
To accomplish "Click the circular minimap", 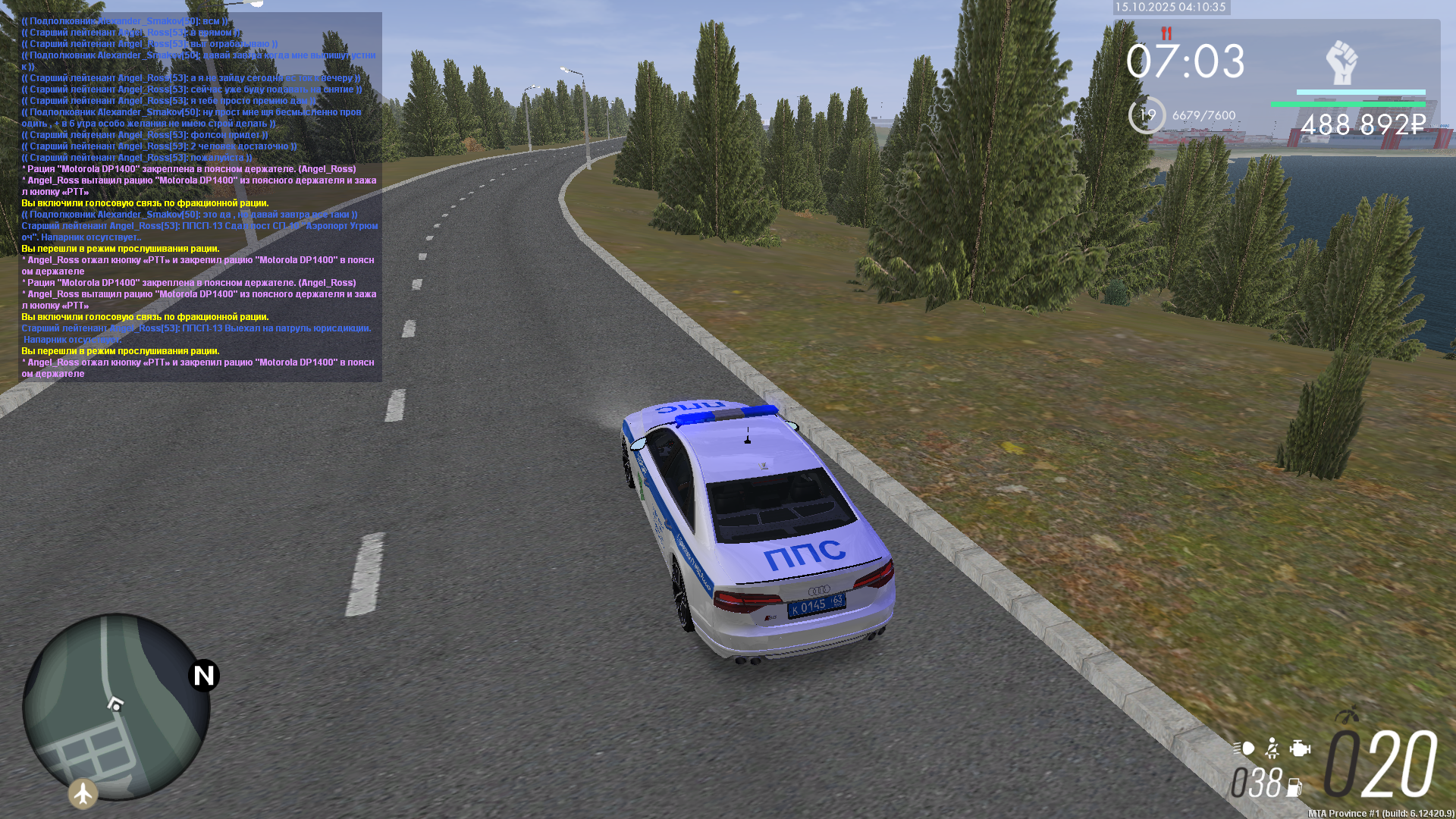I will pos(116,707).
